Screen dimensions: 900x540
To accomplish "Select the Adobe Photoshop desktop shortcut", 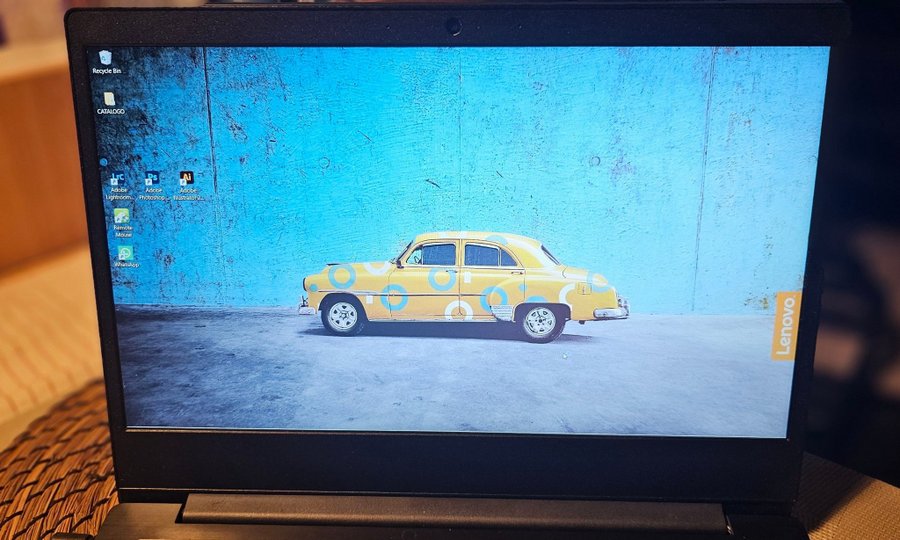I will coord(153,180).
